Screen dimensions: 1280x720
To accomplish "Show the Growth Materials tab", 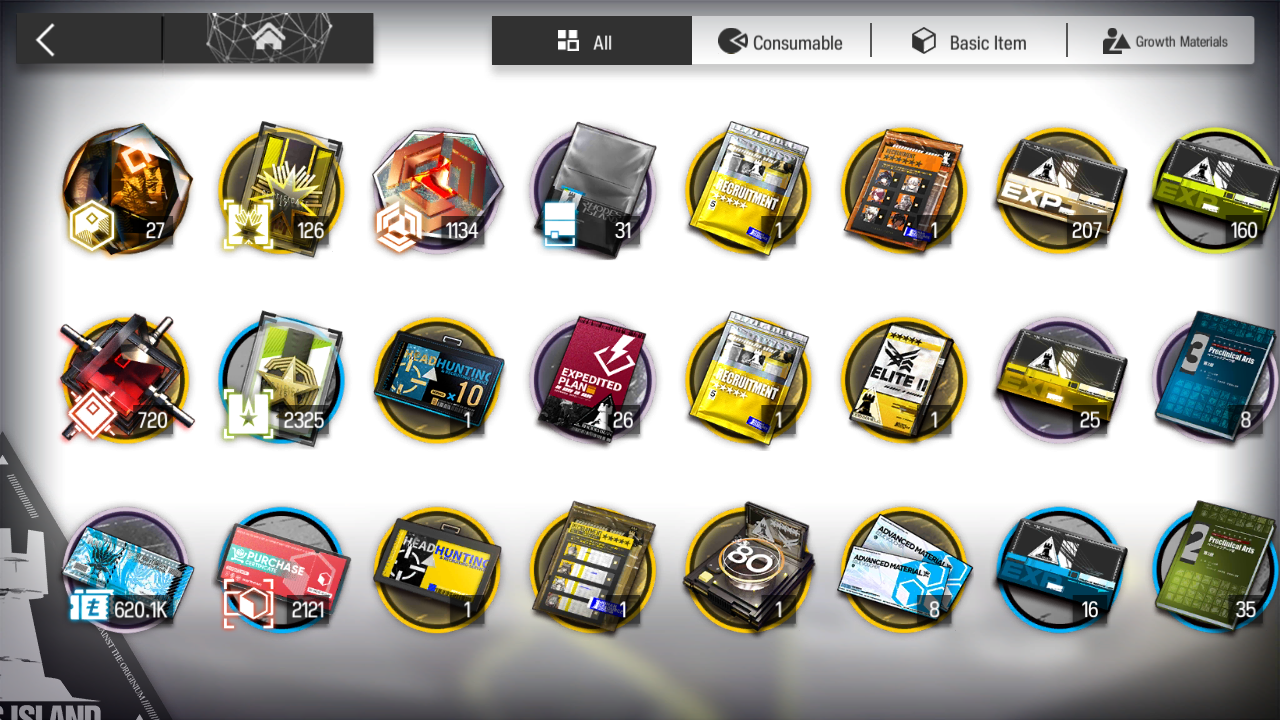I will [1164, 42].
